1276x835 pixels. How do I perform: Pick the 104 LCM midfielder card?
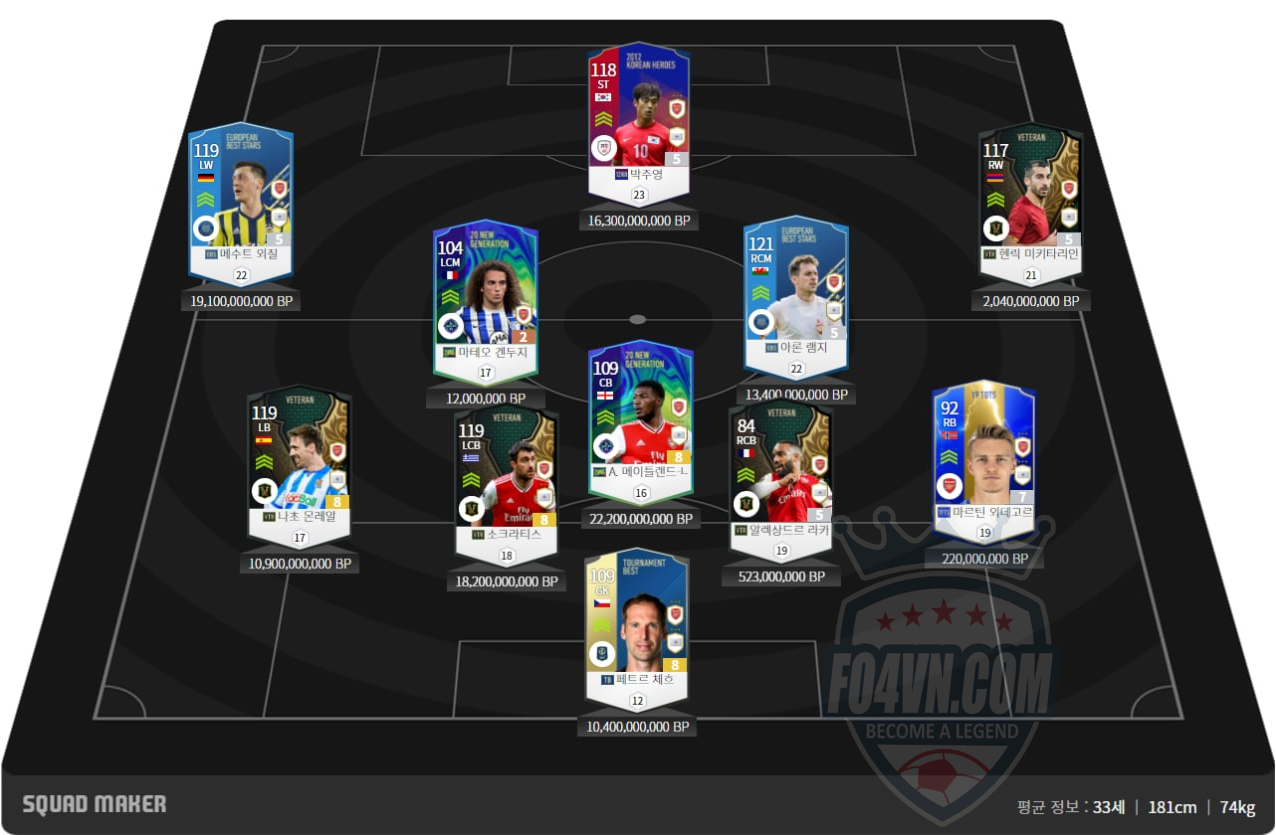[485, 295]
